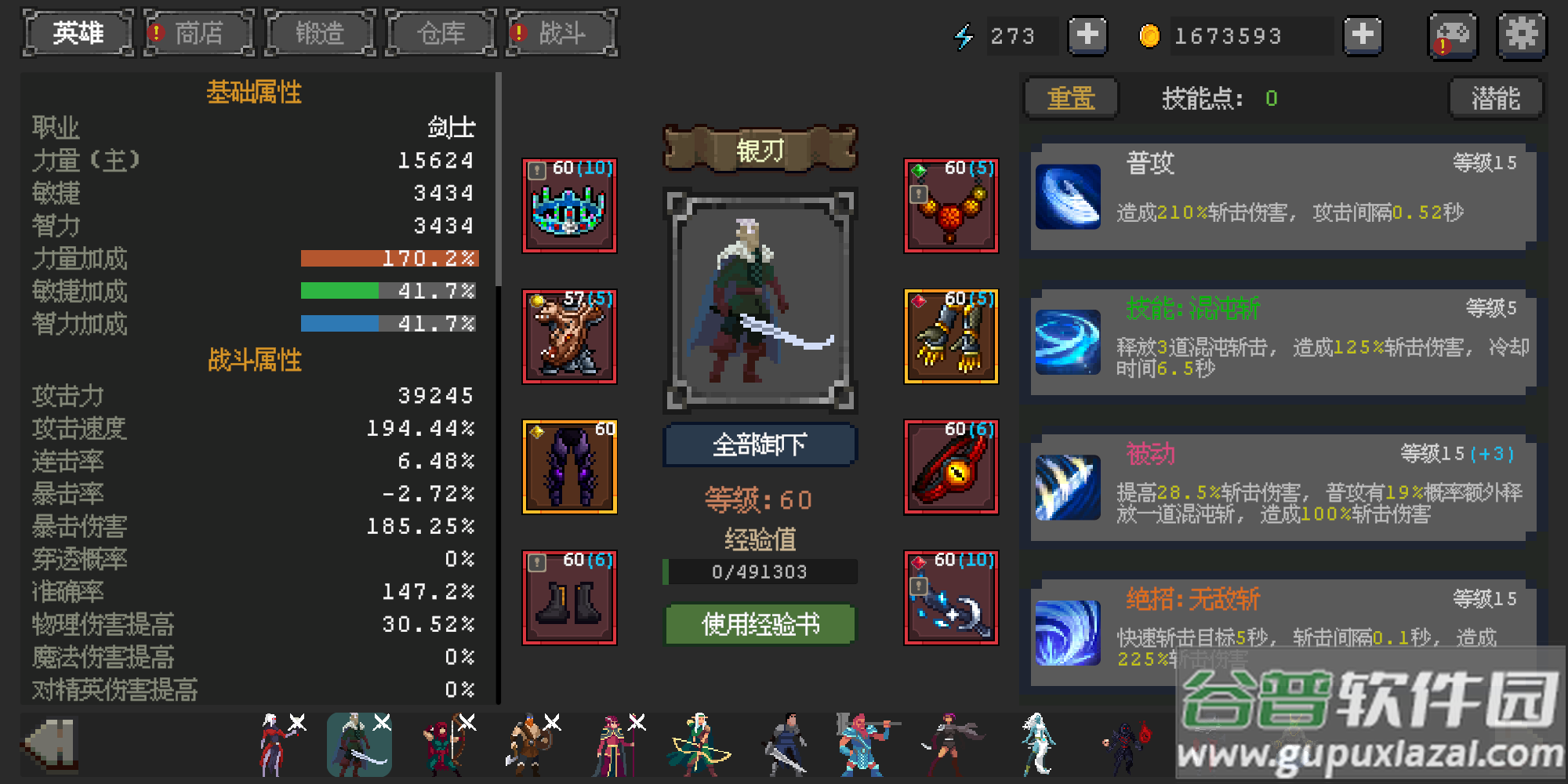Open the 潜能 potential panel
This screenshot has height=784, width=1568.
click(1496, 98)
